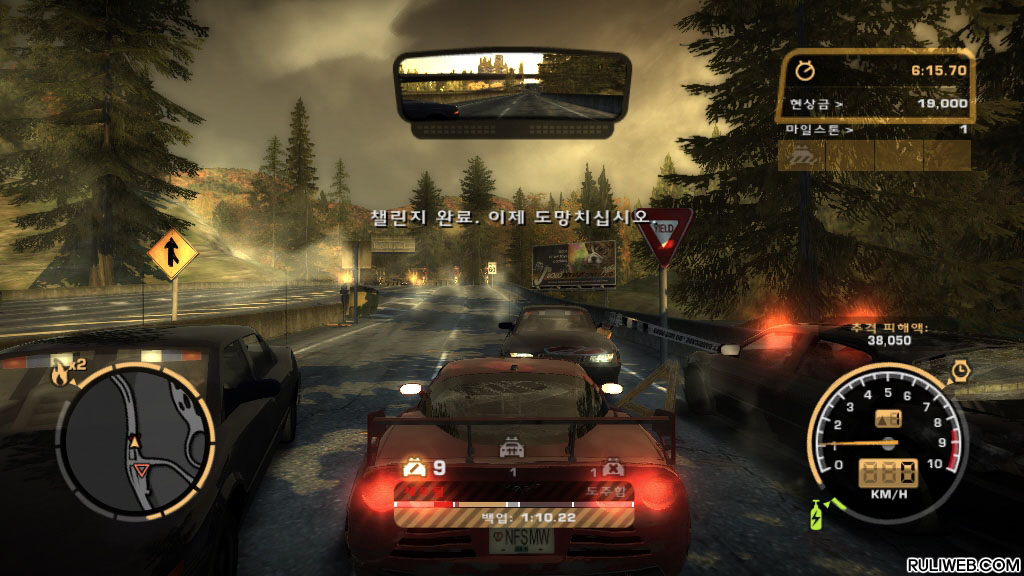Select the red player arrow on minimap
Image resolution: width=1024 pixels, height=576 pixels.
tap(141, 468)
